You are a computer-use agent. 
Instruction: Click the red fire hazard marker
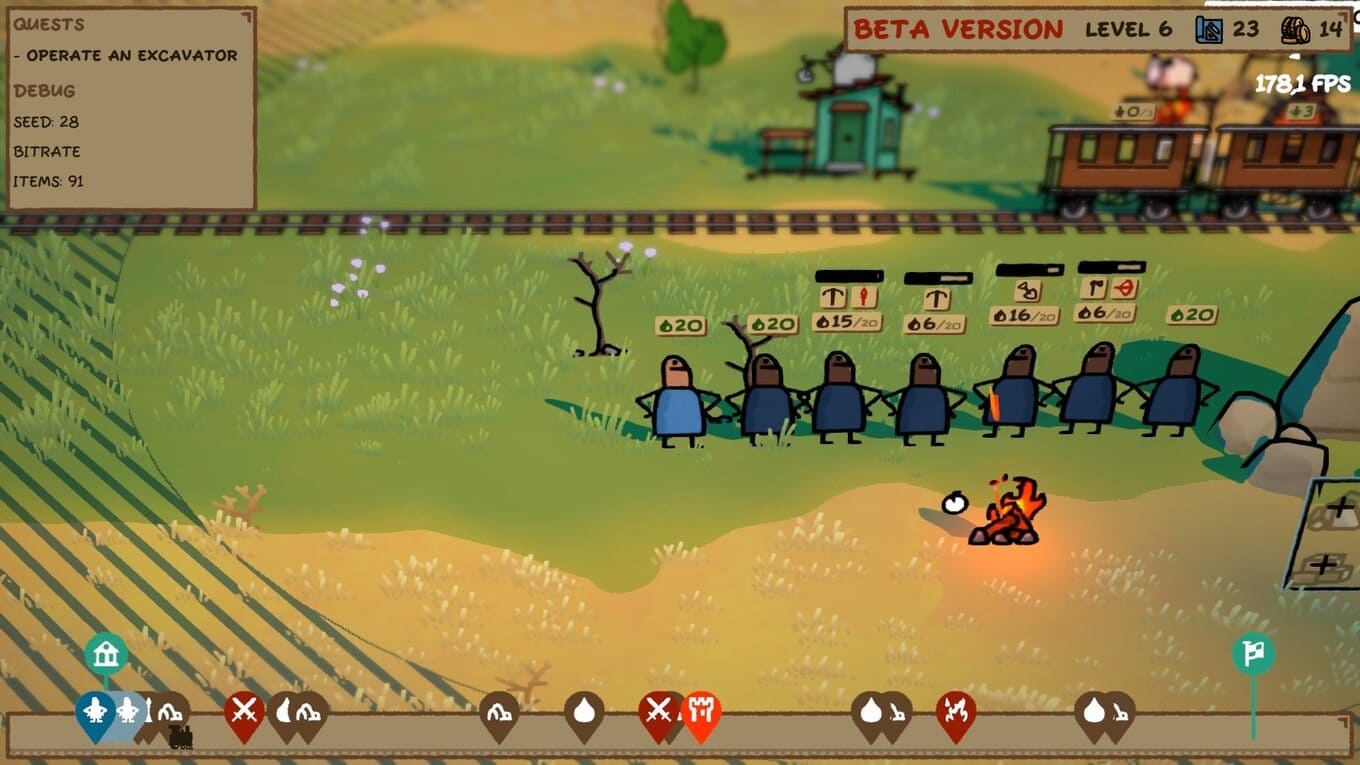tap(956, 712)
